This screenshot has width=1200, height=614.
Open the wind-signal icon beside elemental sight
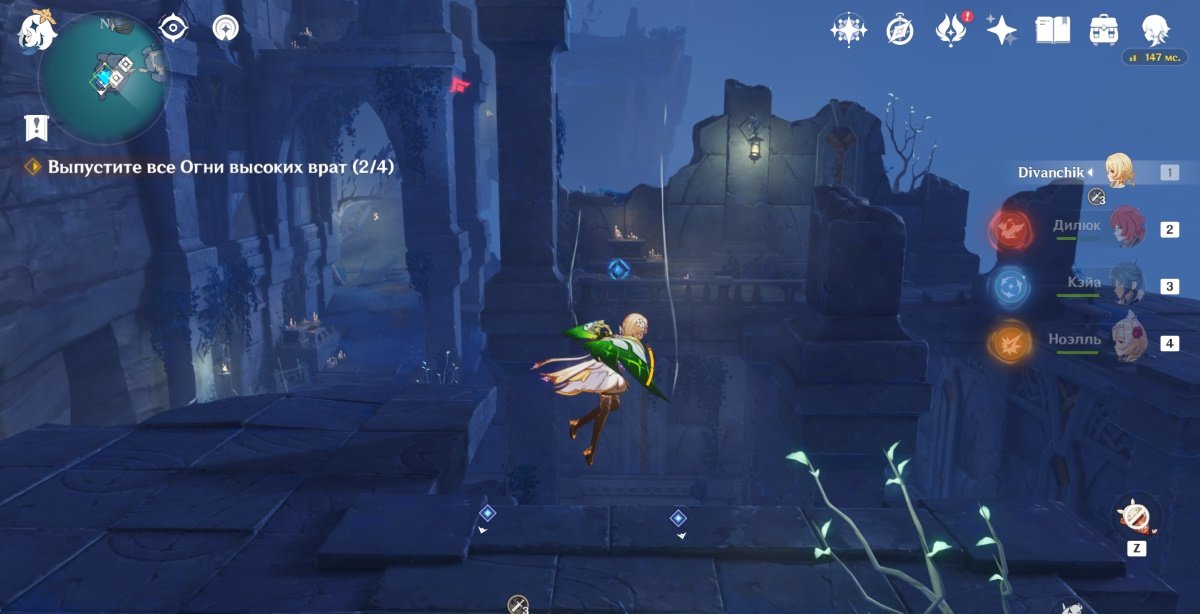pyautogui.click(x=226, y=28)
